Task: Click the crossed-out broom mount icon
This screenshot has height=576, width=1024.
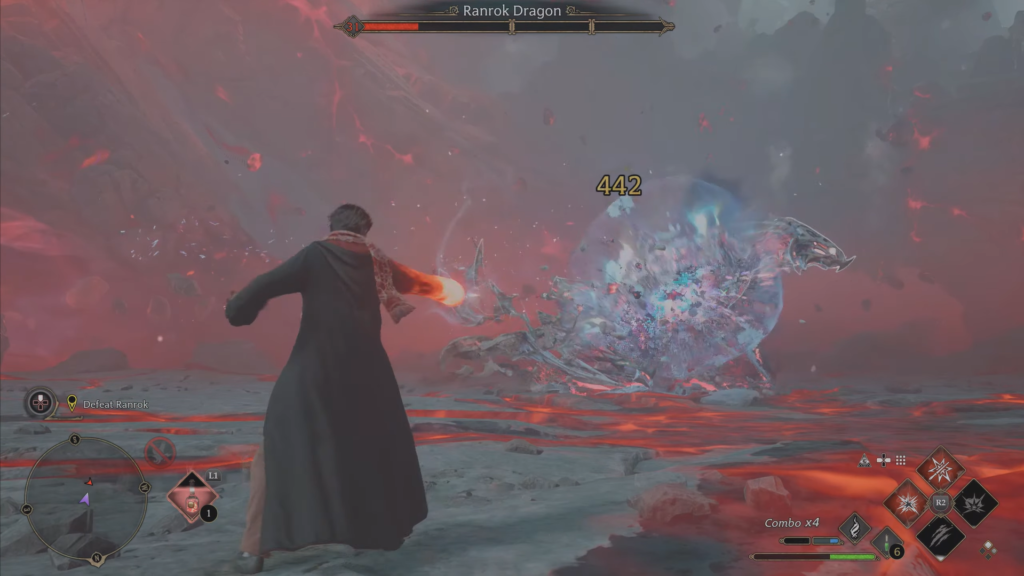Action: 159,452
